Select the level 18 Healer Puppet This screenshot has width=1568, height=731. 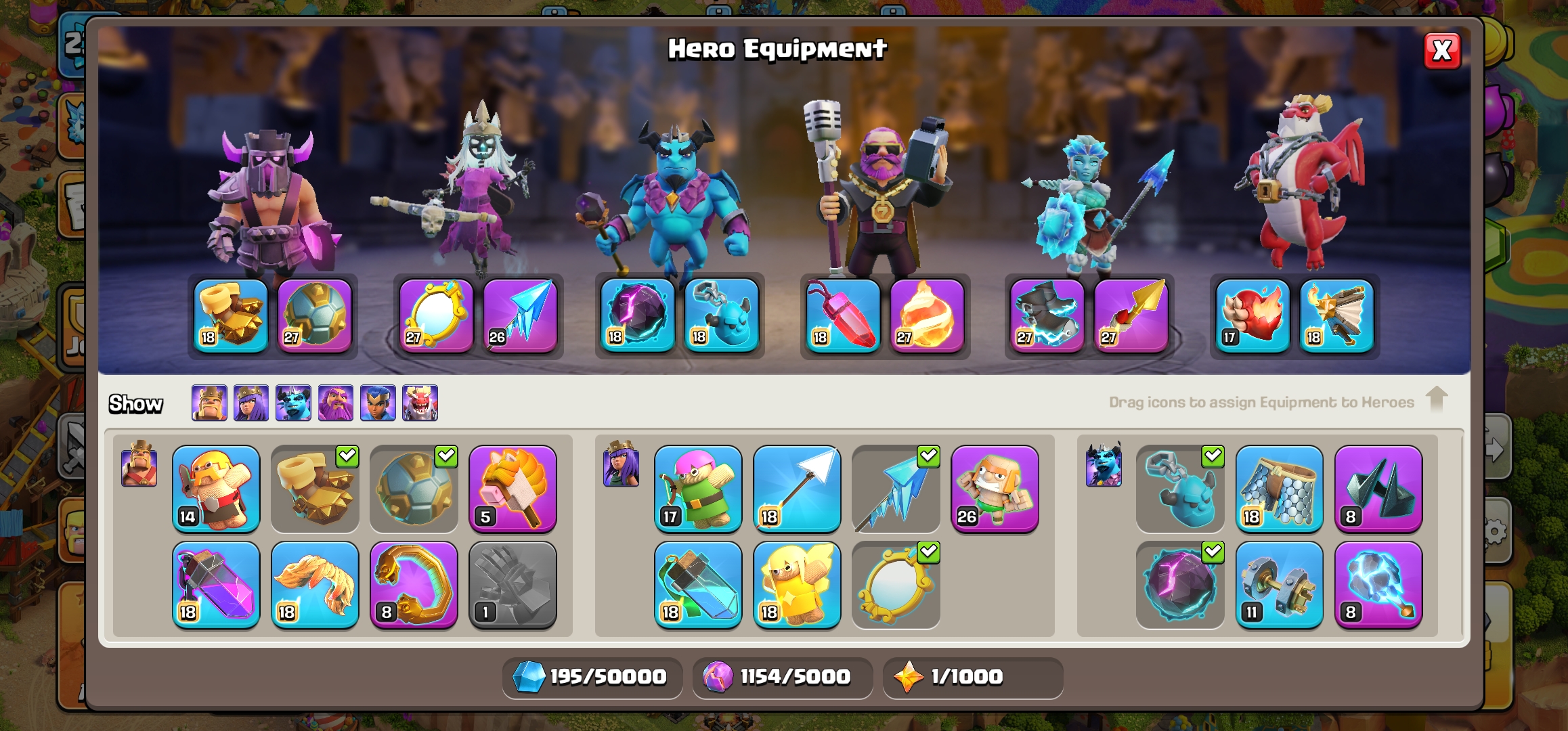(797, 585)
